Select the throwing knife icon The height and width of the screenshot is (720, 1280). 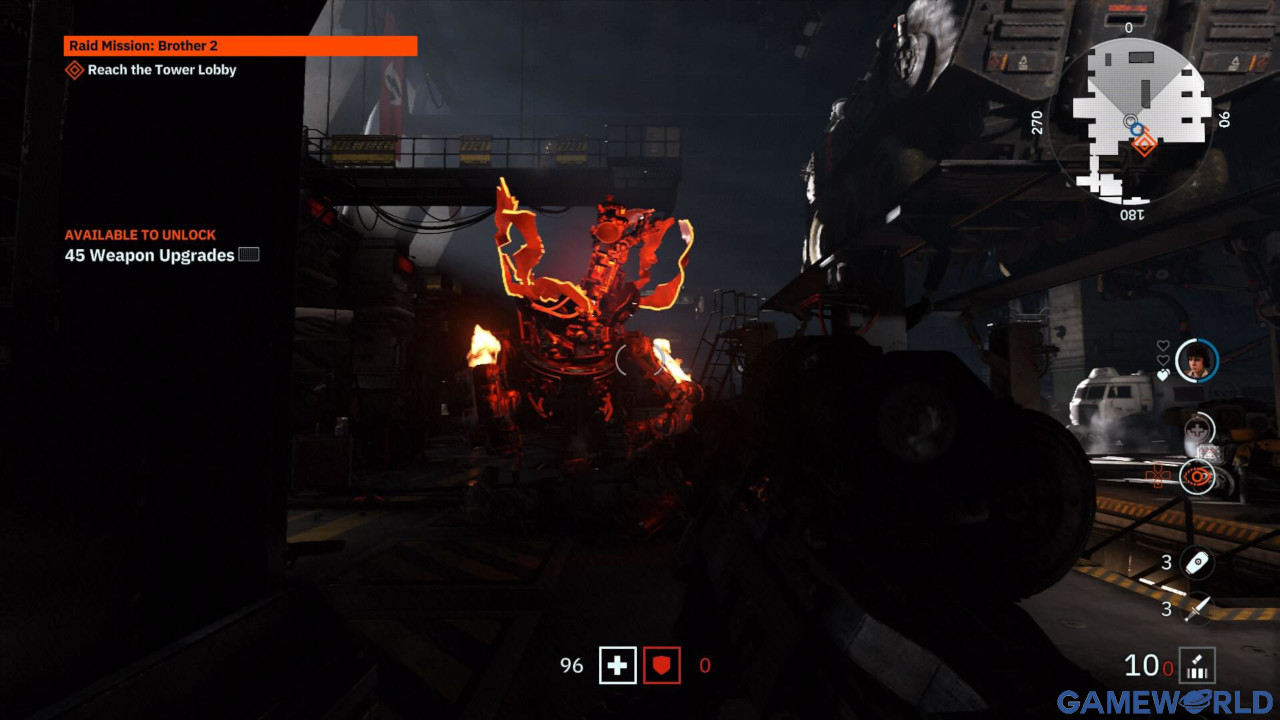point(1196,607)
